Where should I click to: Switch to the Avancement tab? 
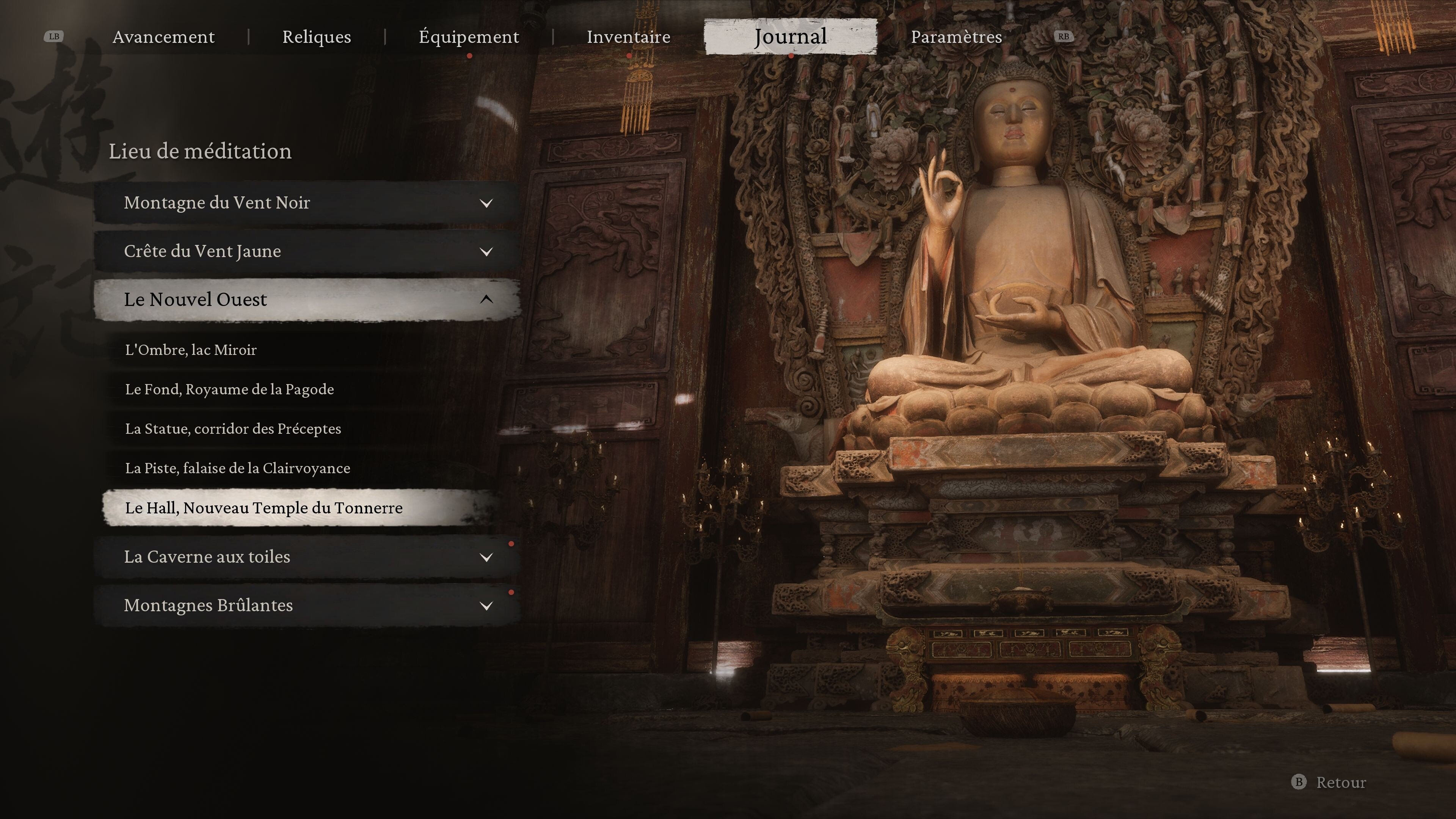tap(163, 37)
